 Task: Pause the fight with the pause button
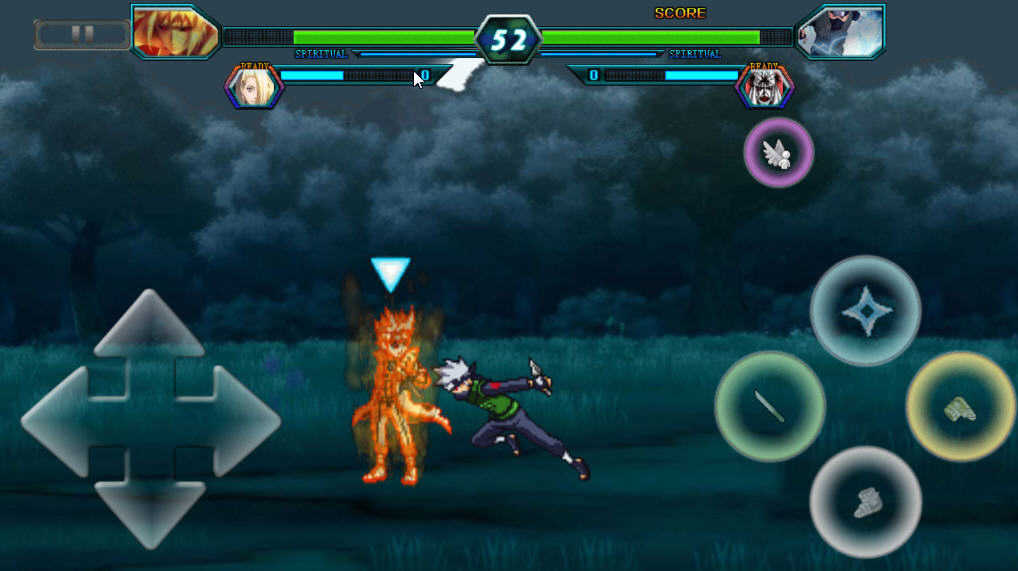82,35
